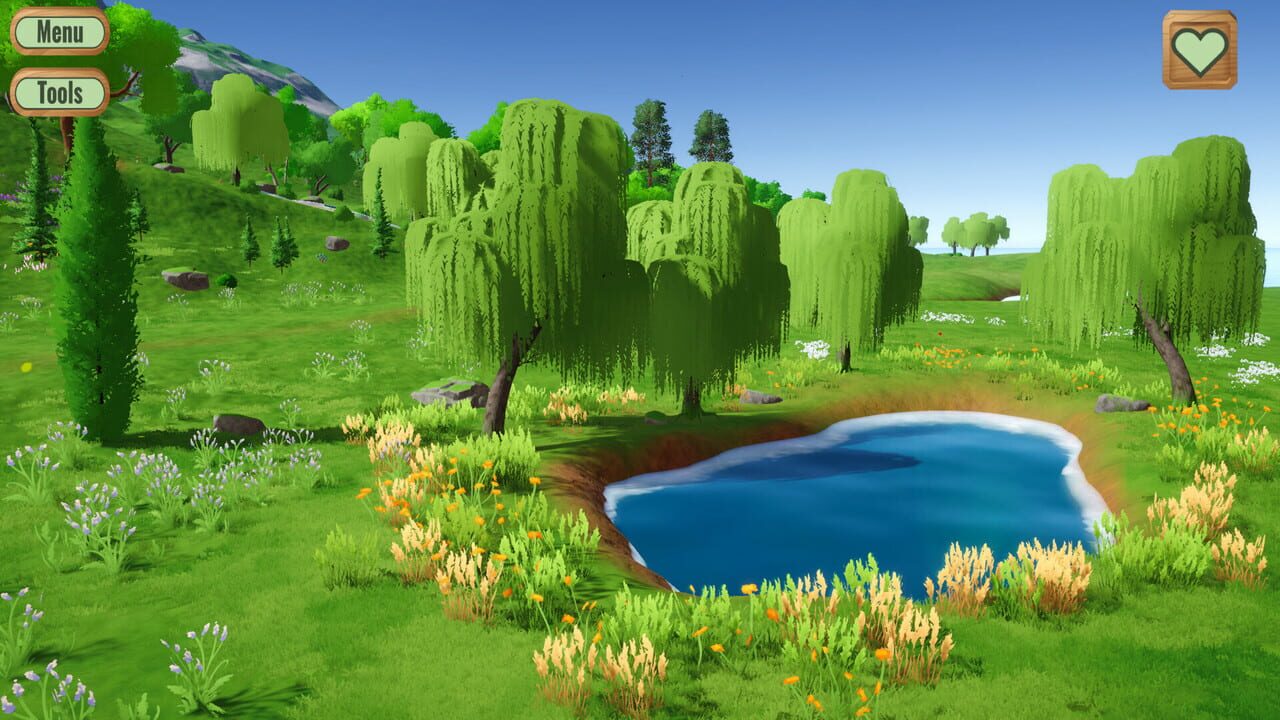This screenshot has width=1280, height=720.
Task: Open the Tools panel
Action: coord(62,95)
